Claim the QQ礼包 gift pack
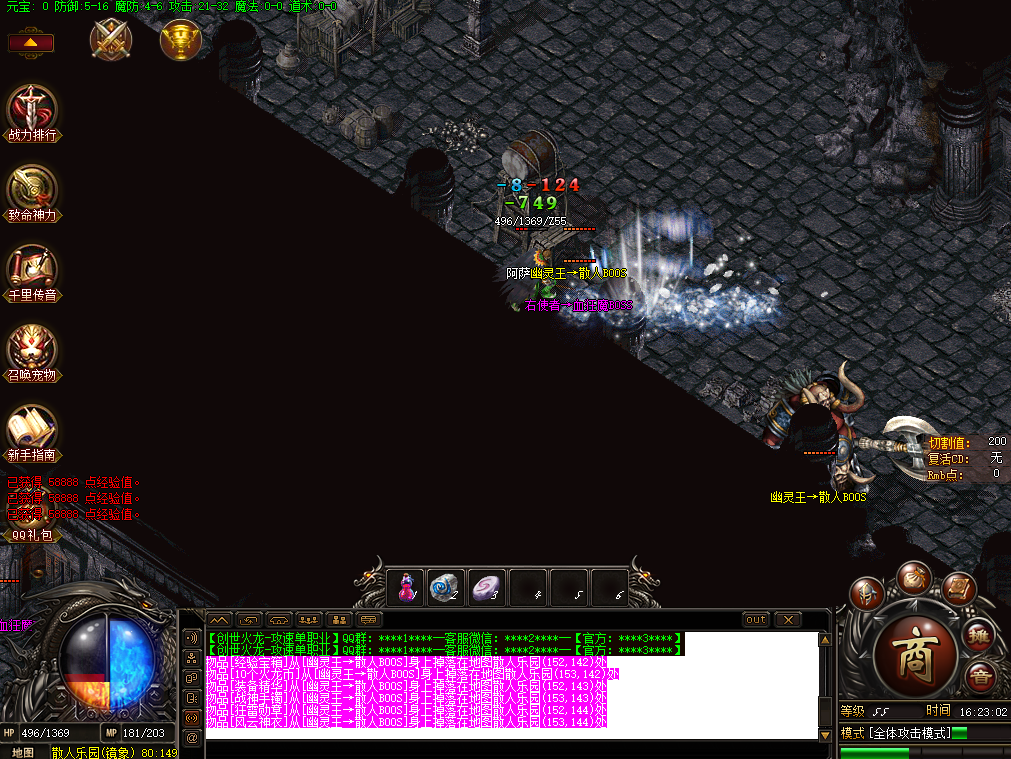 30,535
